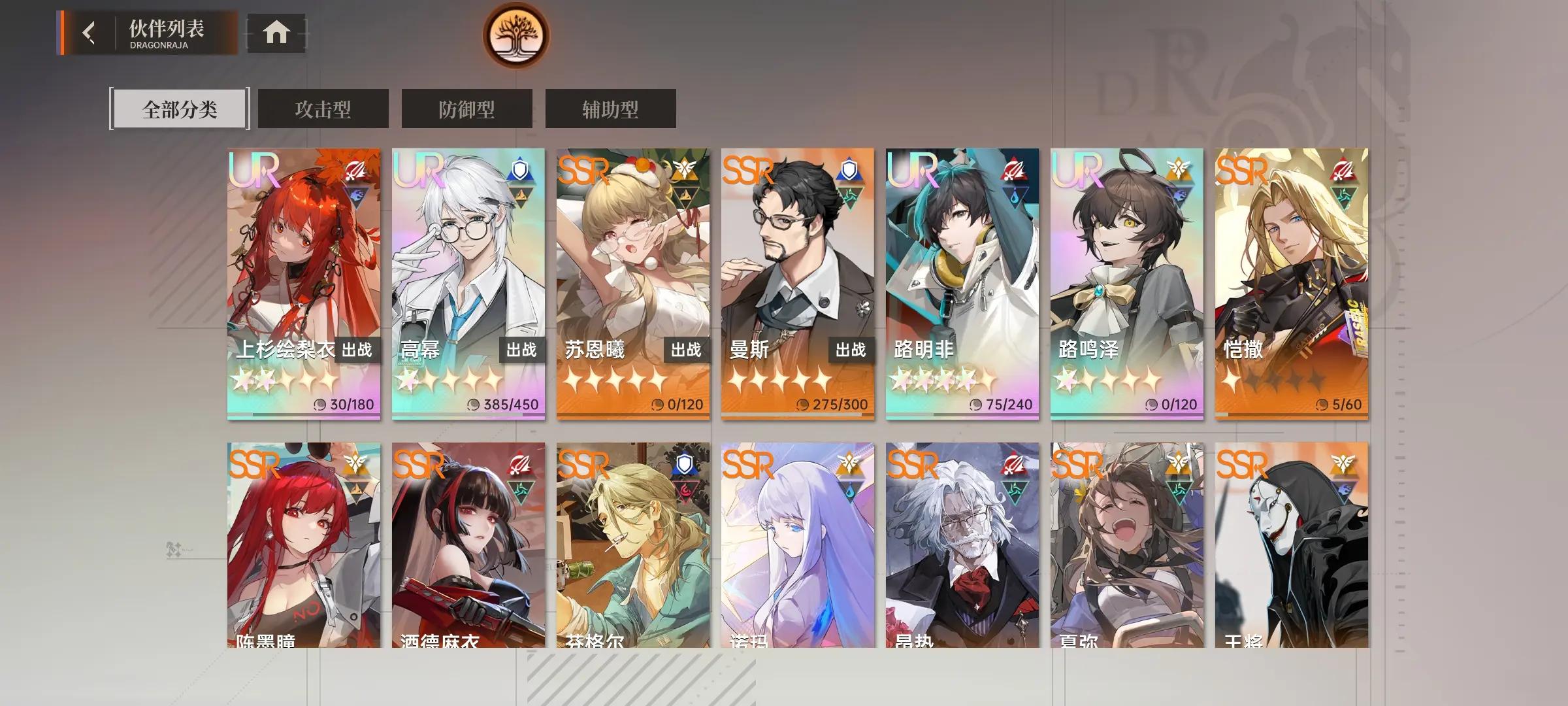Click the 全部分类 category button
The height and width of the screenshot is (706, 1568).
click(180, 109)
